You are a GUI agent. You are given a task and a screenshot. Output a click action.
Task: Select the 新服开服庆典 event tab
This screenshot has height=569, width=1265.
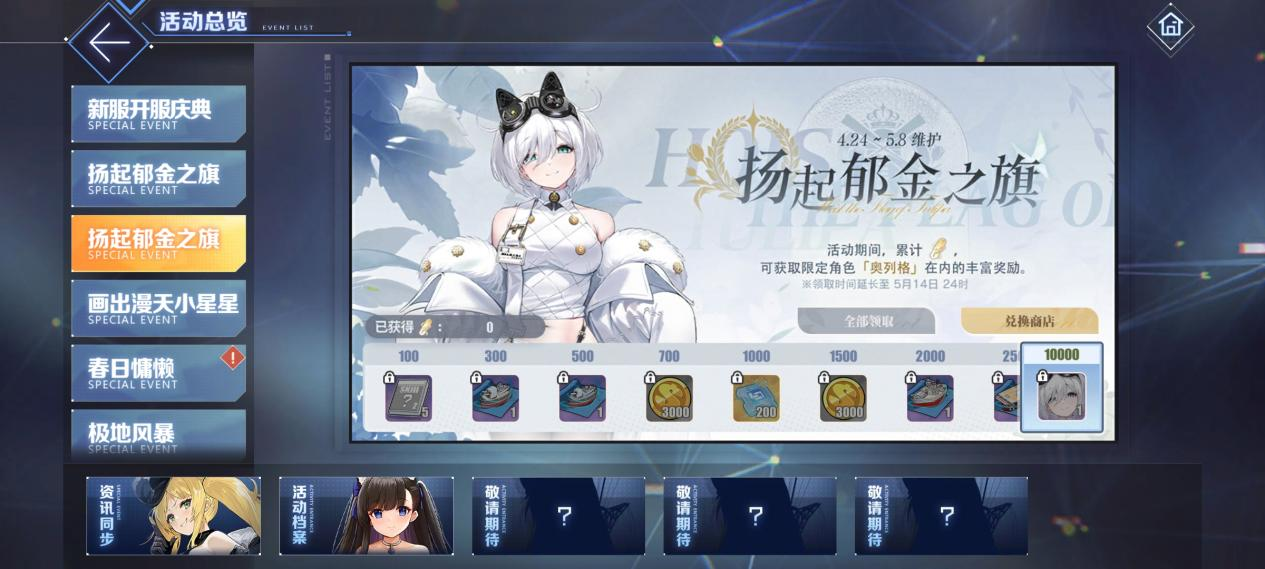pyautogui.click(x=158, y=114)
